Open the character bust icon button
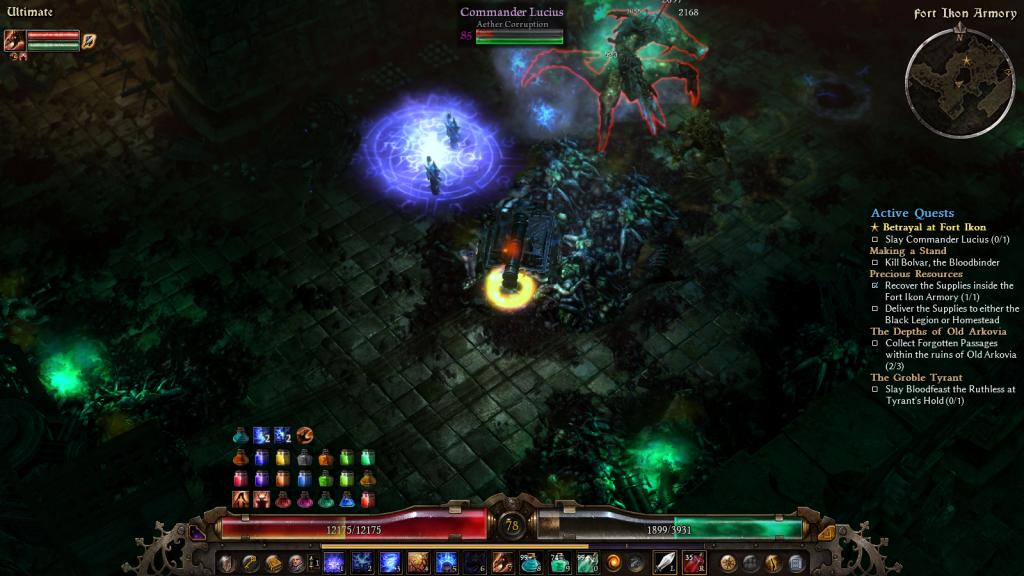This screenshot has width=1024, height=576. pos(296,563)
